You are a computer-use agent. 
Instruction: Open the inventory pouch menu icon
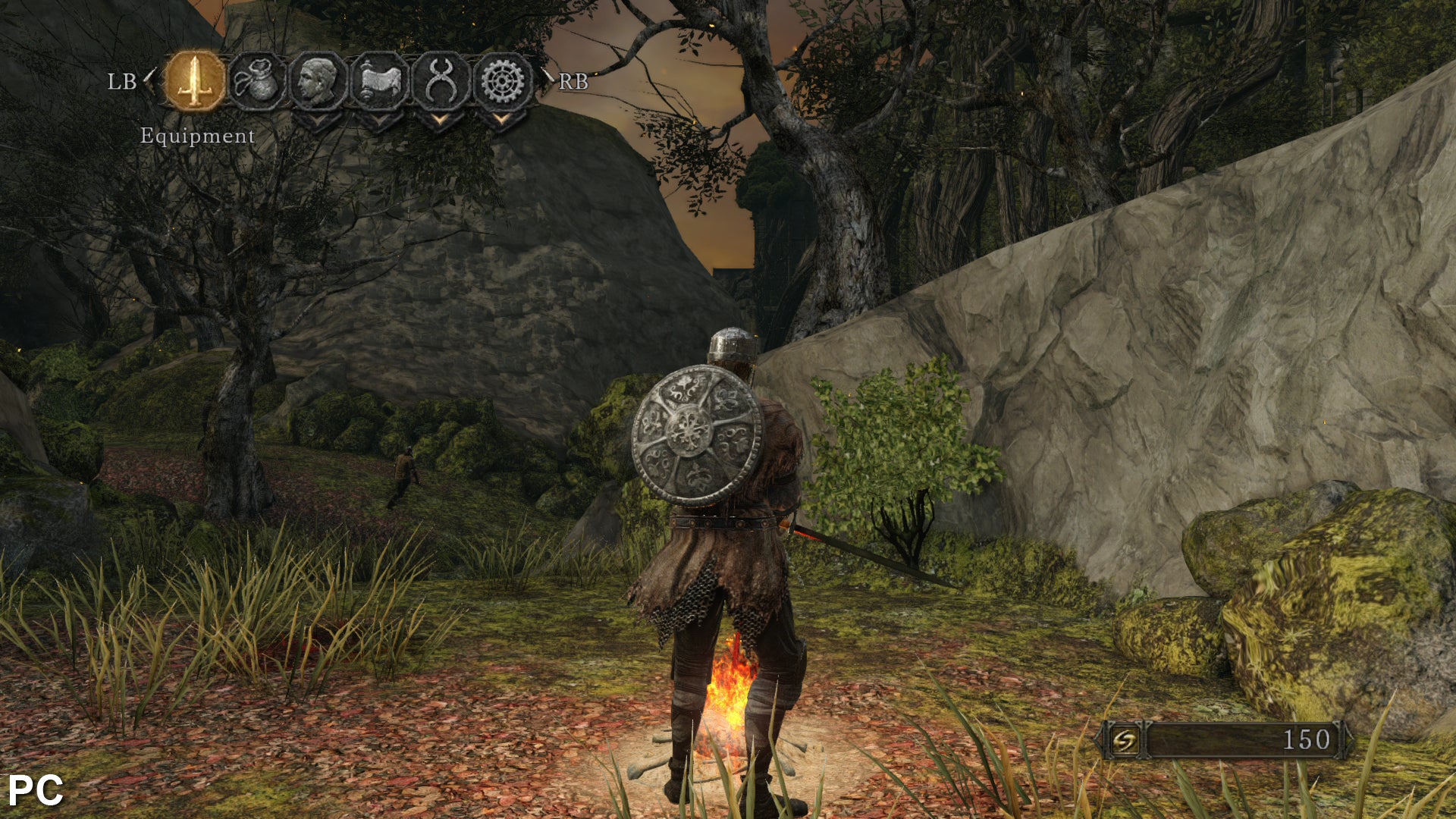(x=257, y=81)
